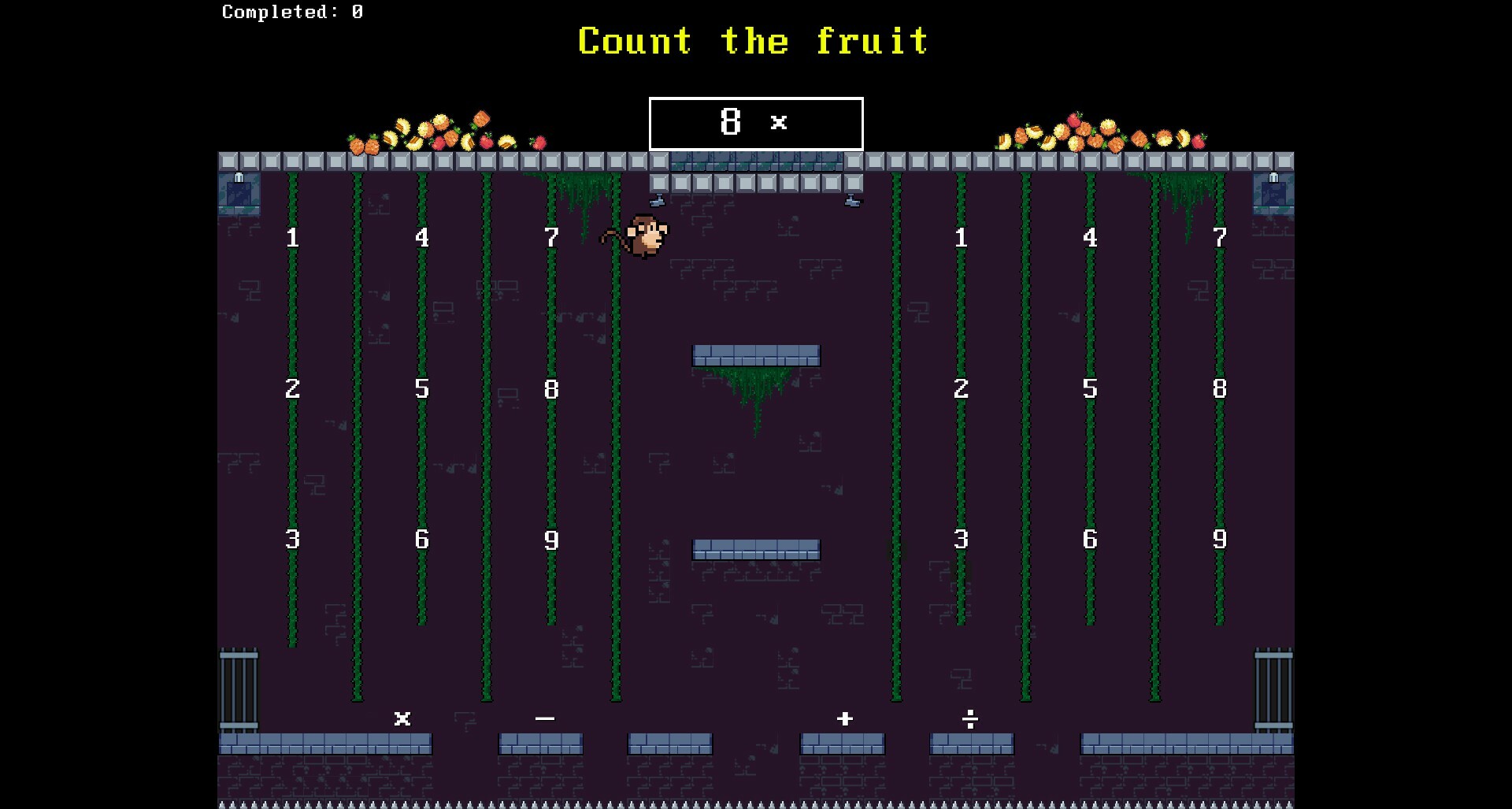Click the vine-covered floating platform in the center
Viewport: 1512px width, 809px height.
click(755, 354)
